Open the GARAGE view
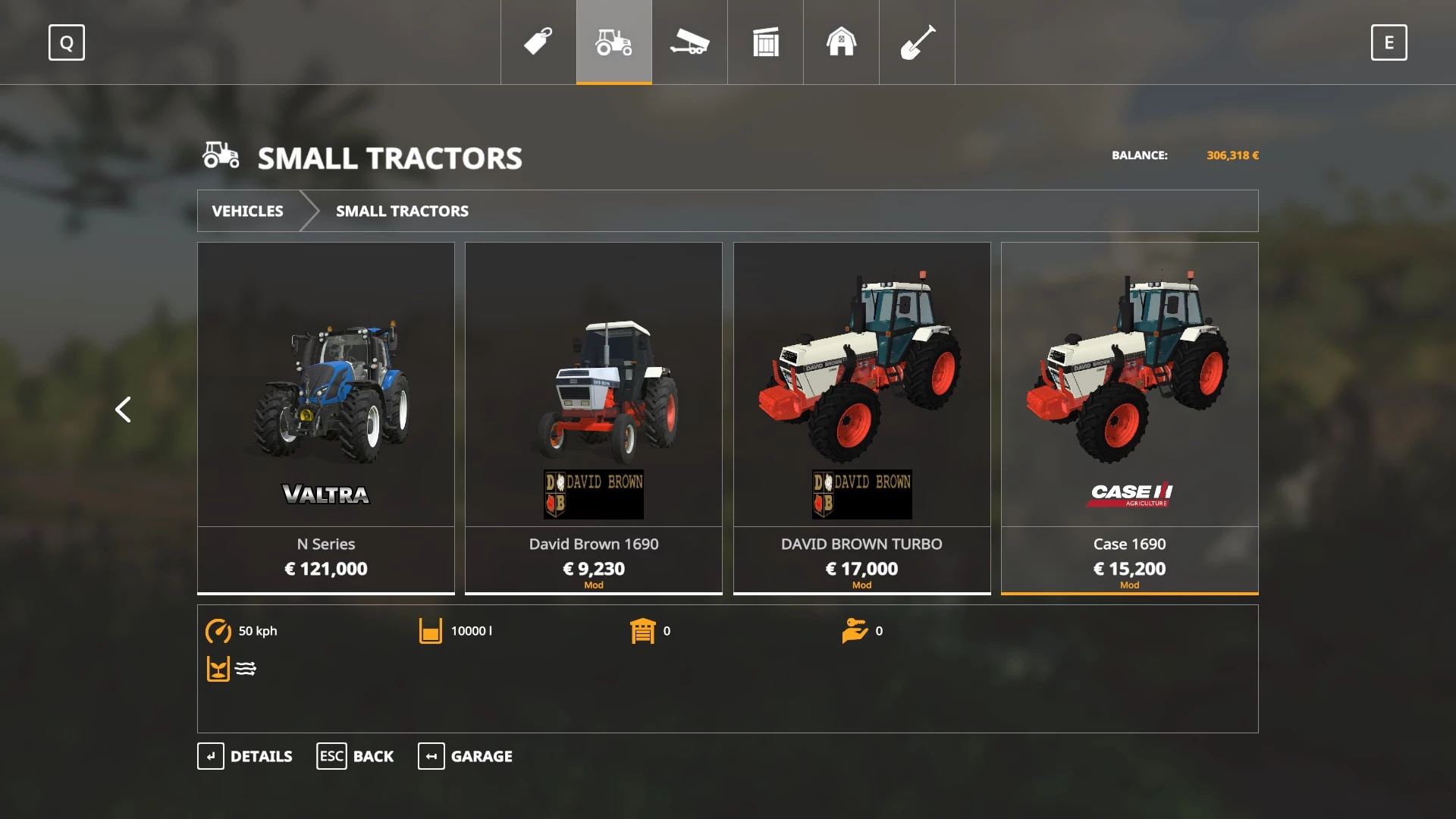This screenshot has height=819, width=1456. (x=465, y=756)
